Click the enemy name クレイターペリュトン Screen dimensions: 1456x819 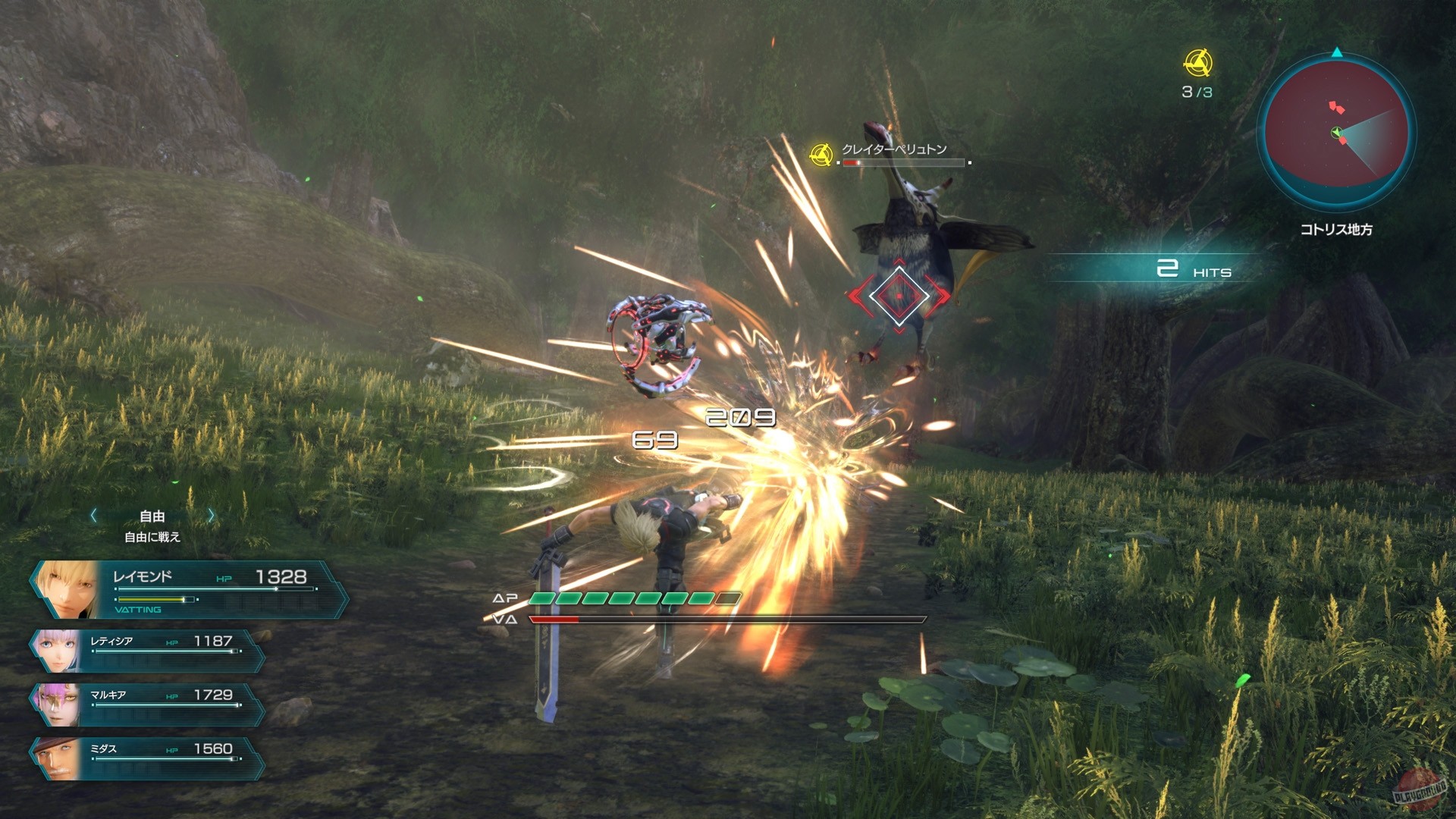pyautogui.click(x=893, y=149)
